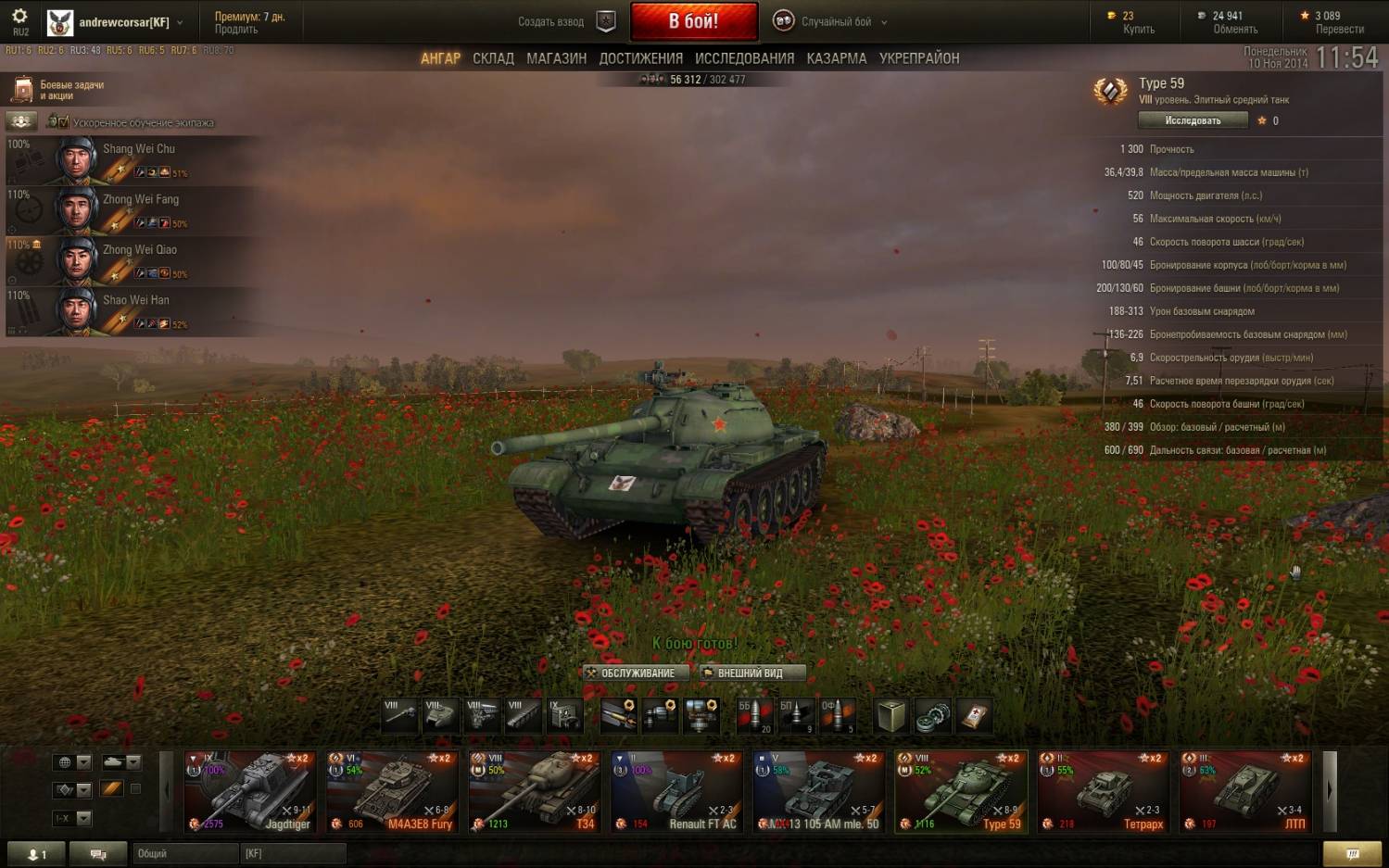Click the Исследовать button for Type 59
Screen dimensions: 1389x868
tap(1193, 120)
